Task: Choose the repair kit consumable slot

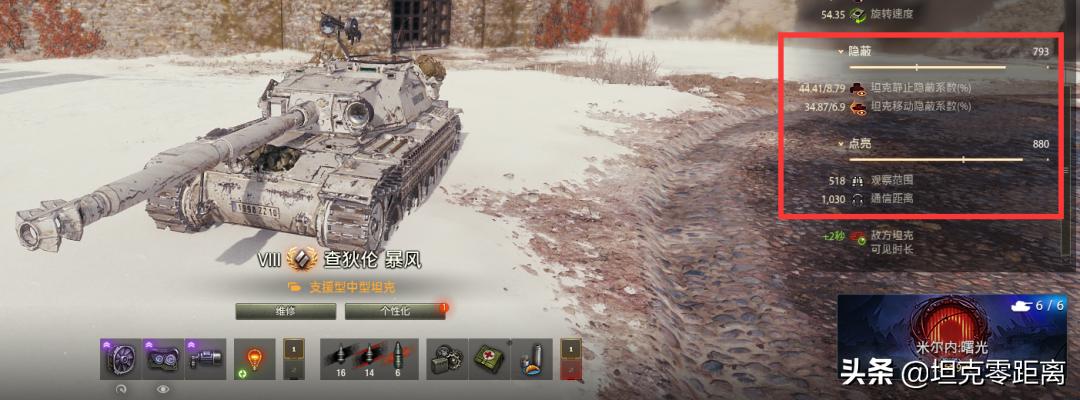Action: point(446,360)
